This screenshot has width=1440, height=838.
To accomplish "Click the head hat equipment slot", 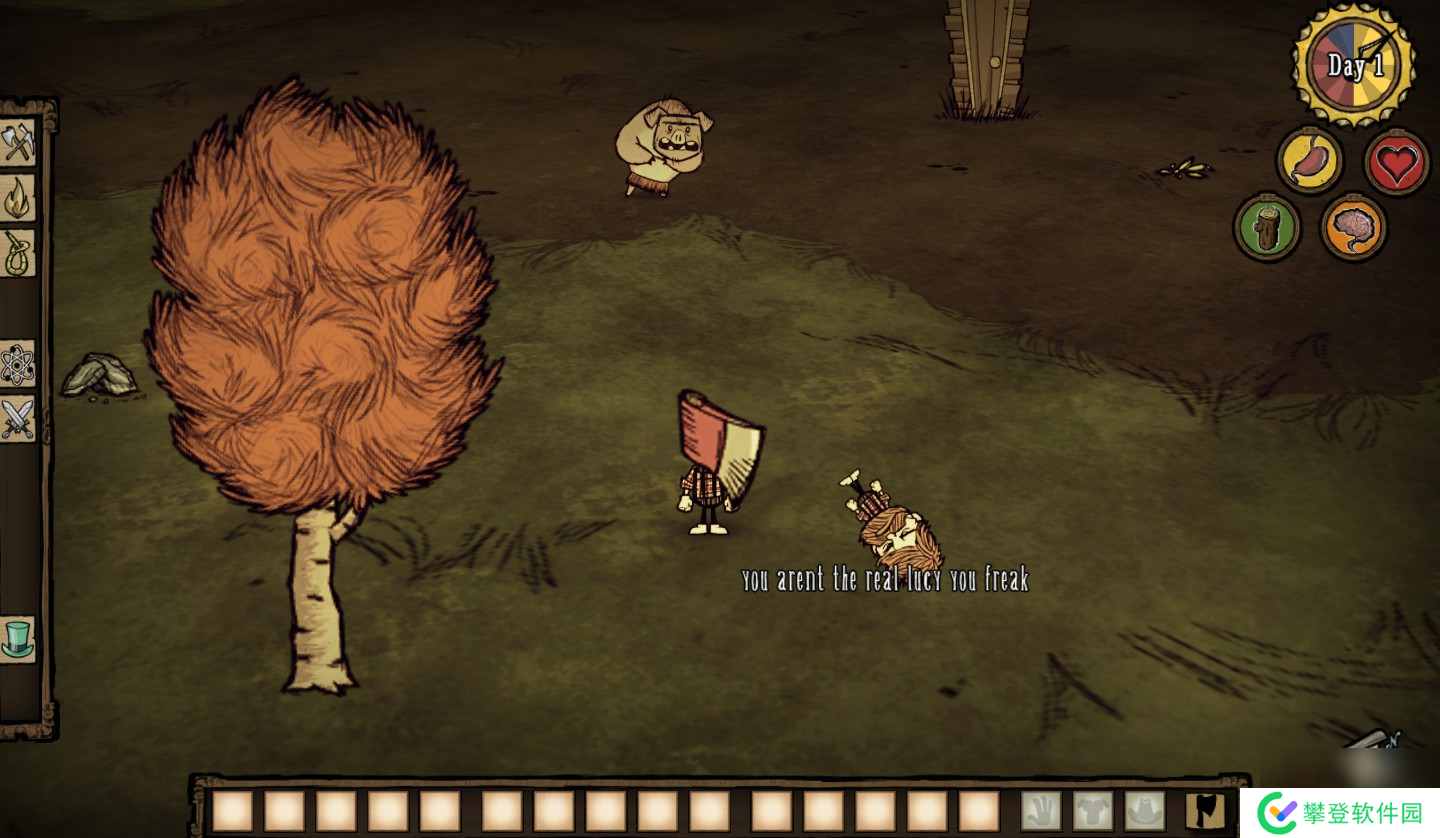I will pyautogui.click(x=1145, y=811).
